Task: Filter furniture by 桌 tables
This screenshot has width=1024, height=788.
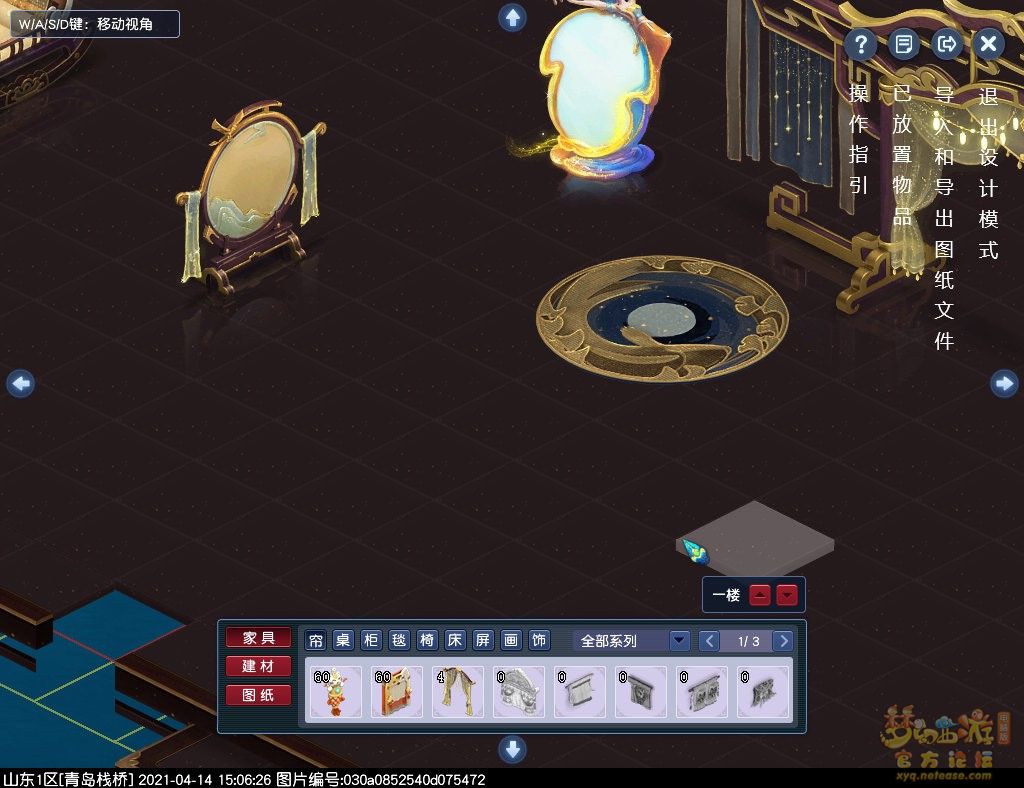Action: [343, 641]
